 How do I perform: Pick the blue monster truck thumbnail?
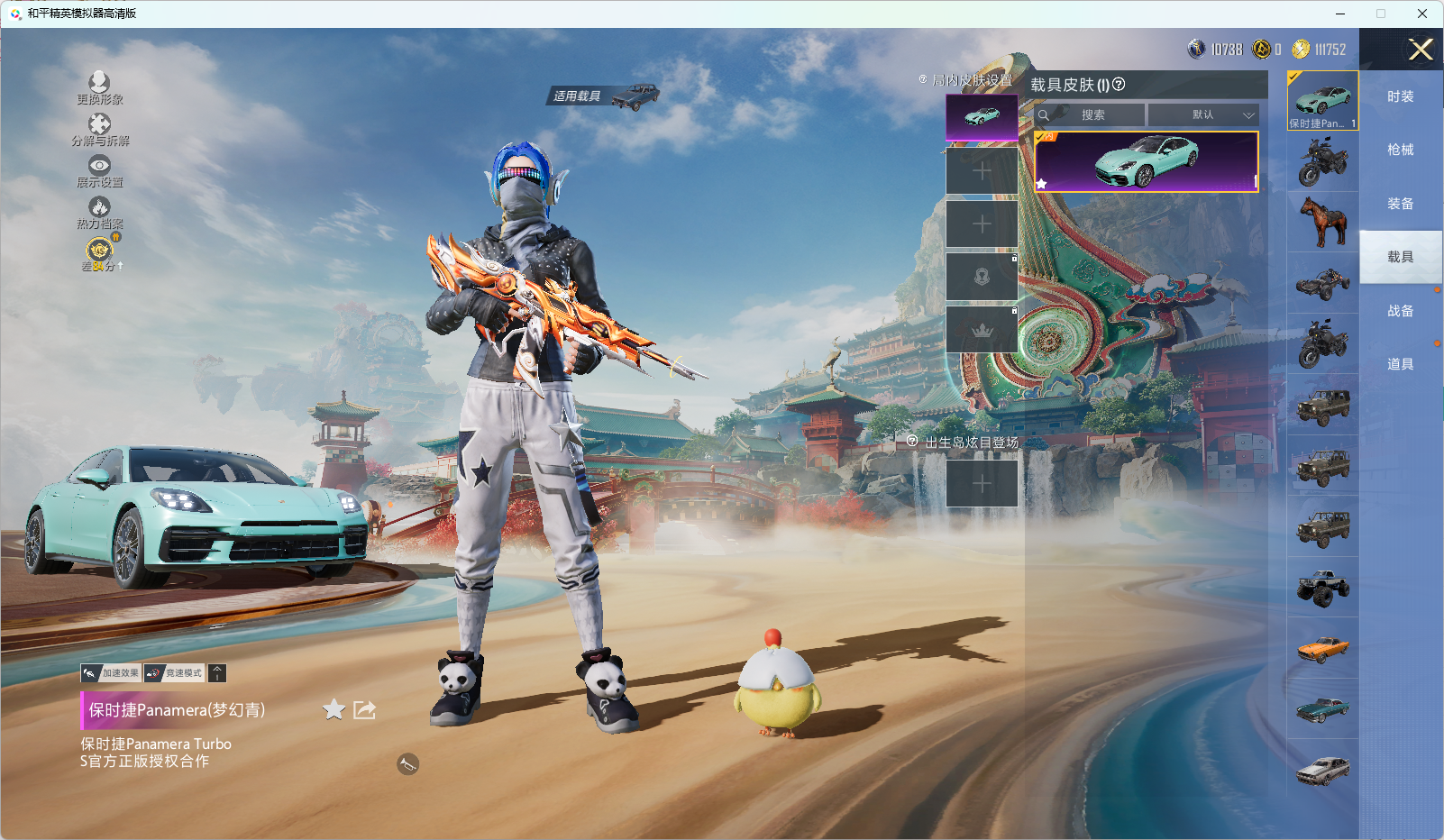pyautogui.click(x=1322, y=588)
